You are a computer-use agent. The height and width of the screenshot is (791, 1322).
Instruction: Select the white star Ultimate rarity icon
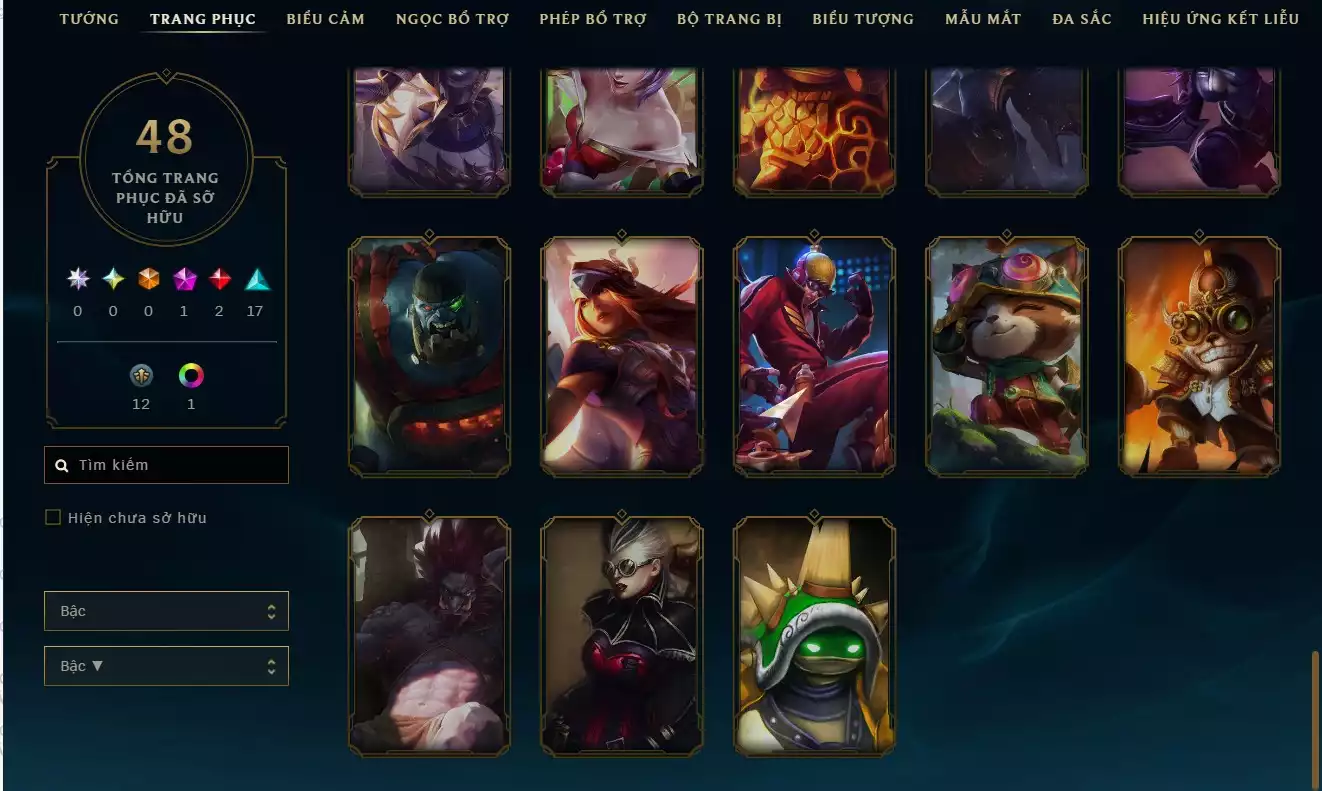(77, 280)
